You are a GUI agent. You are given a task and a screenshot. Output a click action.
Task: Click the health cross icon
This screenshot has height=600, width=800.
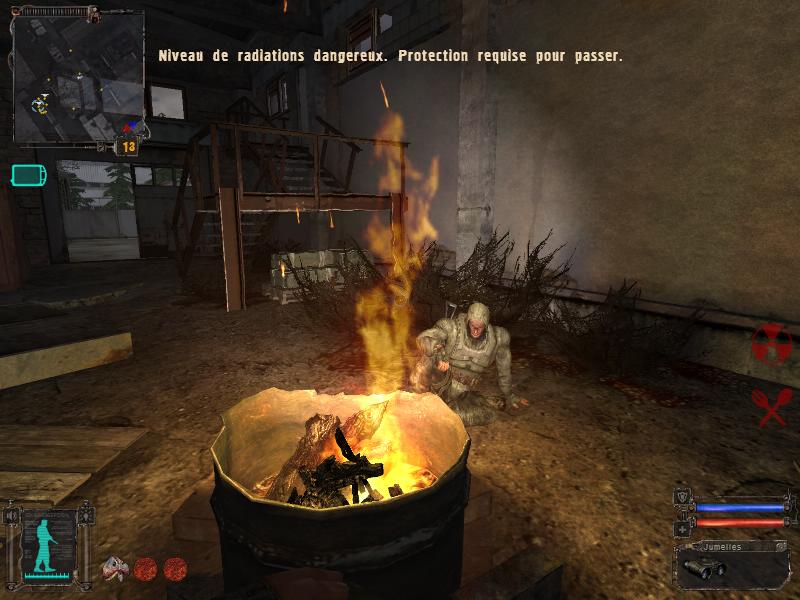(682, 527)
